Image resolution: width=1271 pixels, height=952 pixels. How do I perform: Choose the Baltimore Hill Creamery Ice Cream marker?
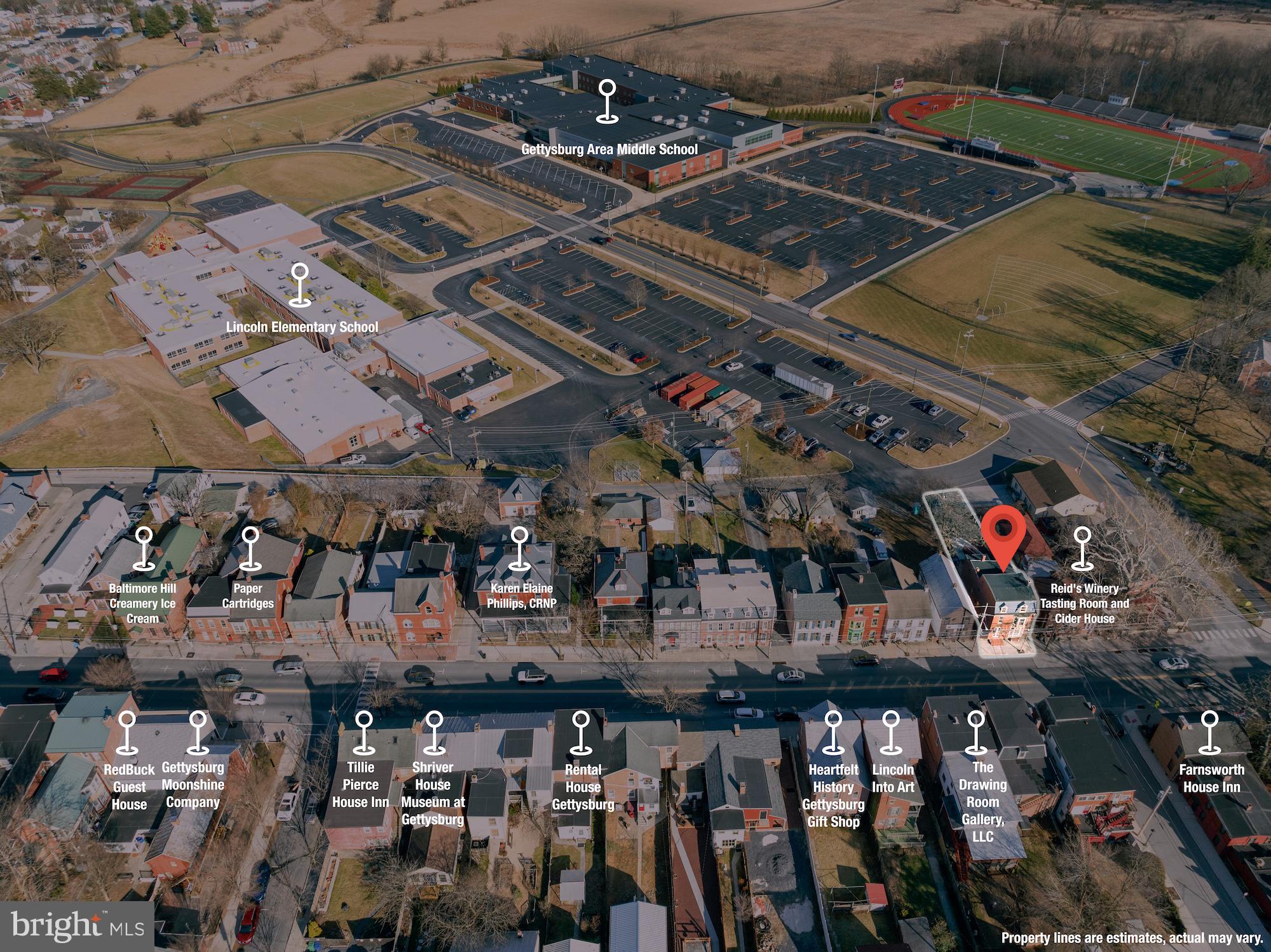pos(144,548)
